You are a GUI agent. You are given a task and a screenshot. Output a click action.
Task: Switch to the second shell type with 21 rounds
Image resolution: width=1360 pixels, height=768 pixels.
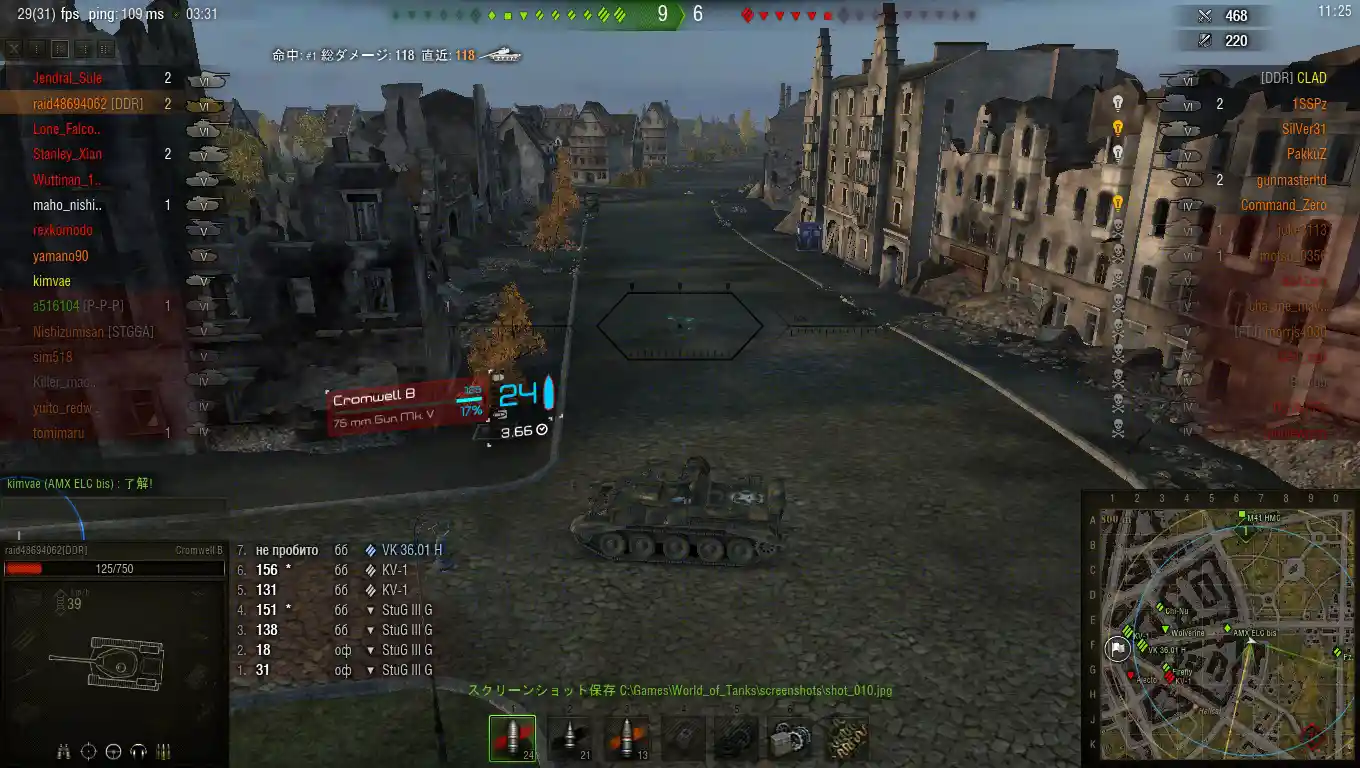pos(570,738)
